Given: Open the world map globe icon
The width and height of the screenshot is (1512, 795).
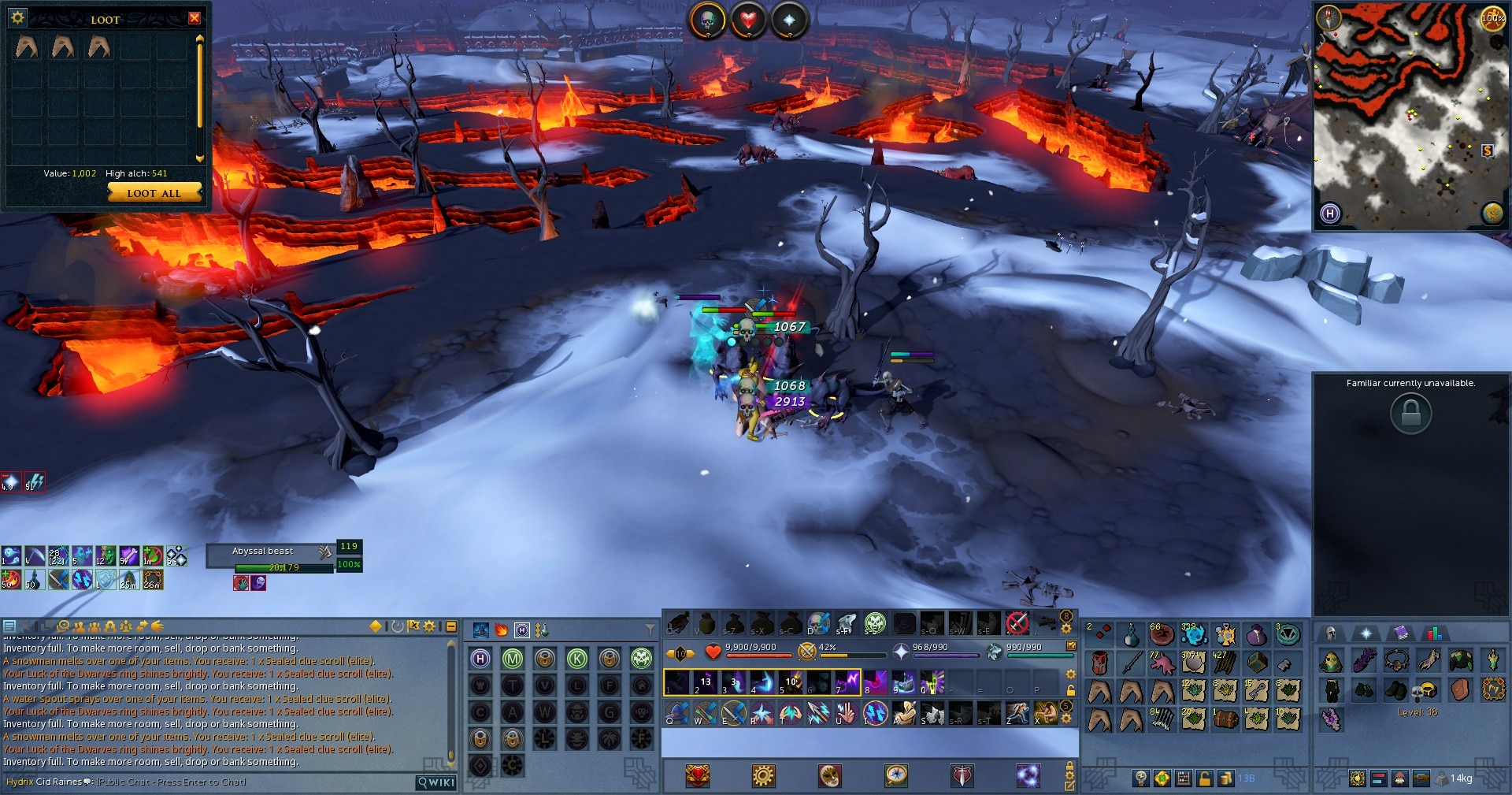Looking at the screenshot, I should (1492, 213).
